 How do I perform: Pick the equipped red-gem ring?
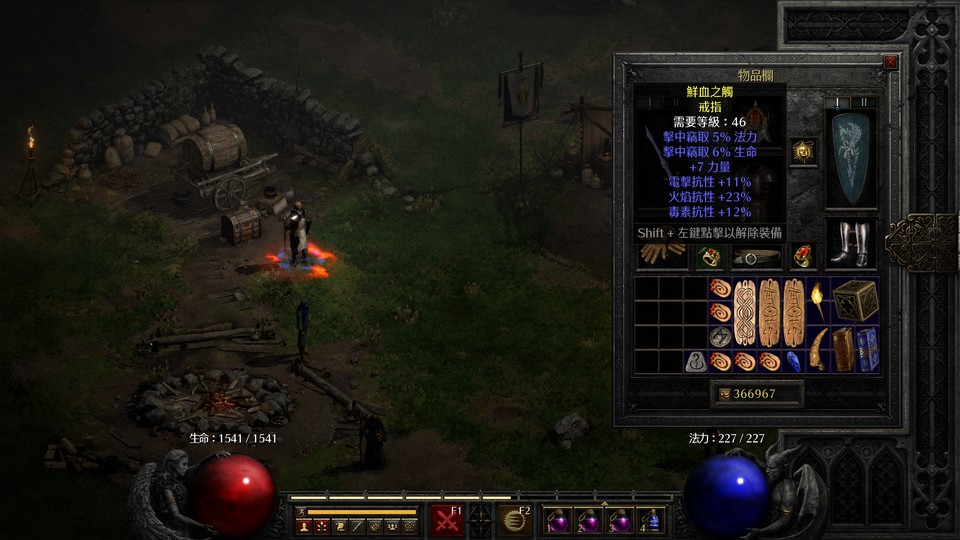tap(803, 257)
